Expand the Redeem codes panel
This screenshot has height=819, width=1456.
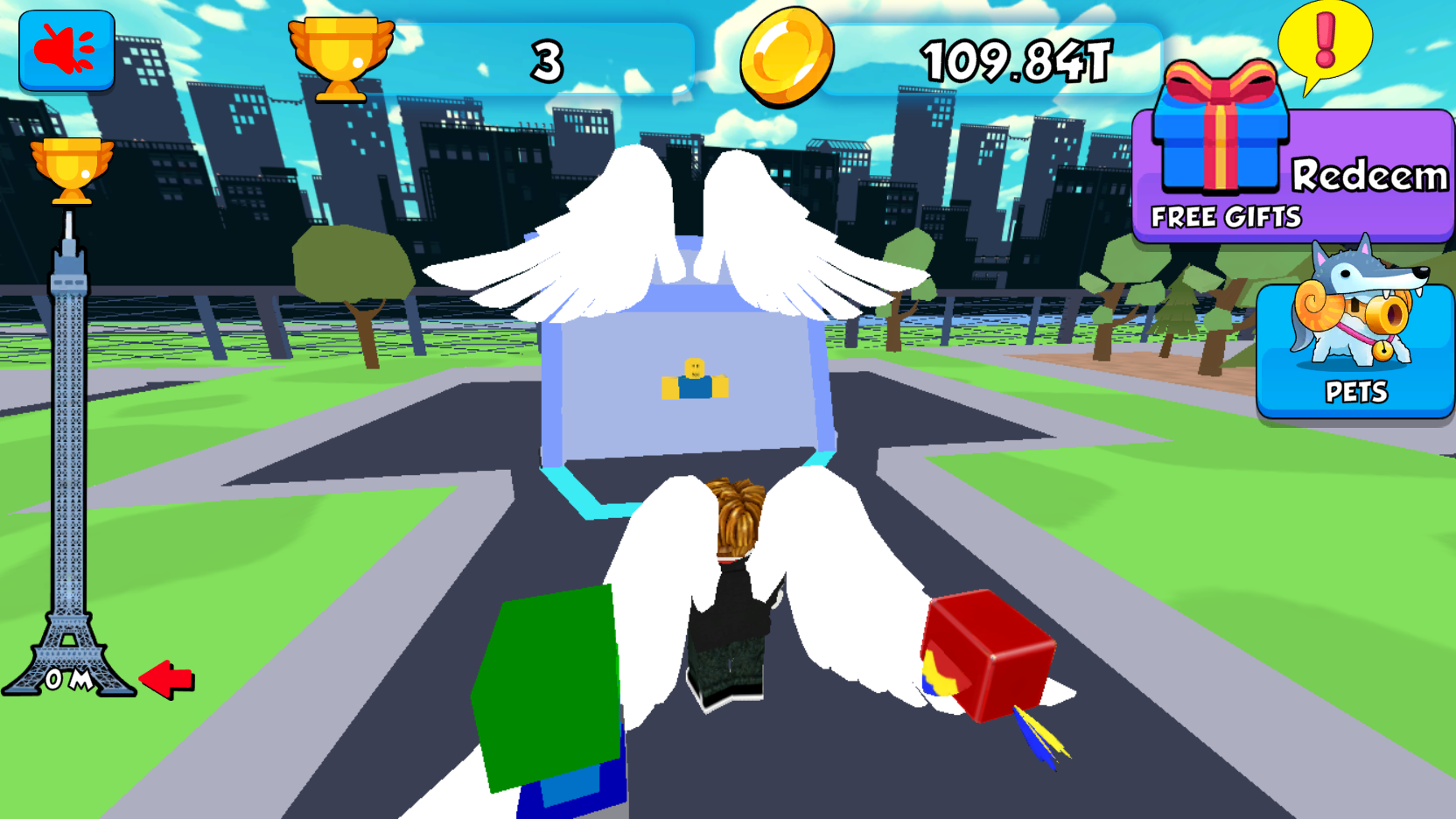(x=1369, y=175)
